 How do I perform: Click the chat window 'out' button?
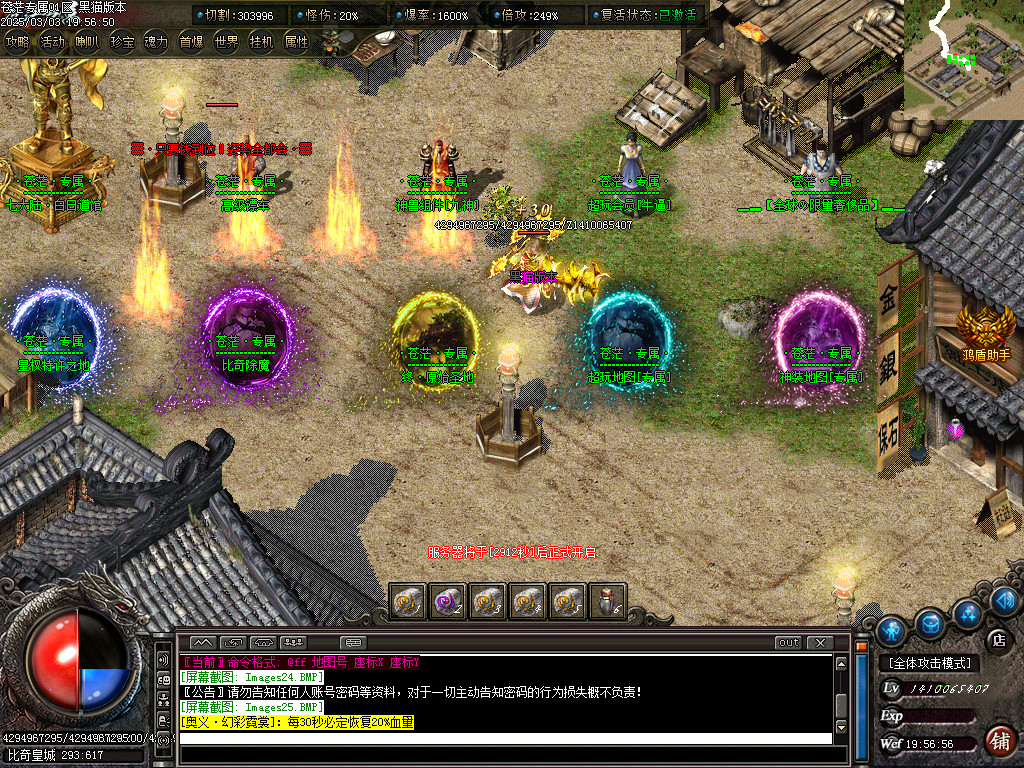789,642
